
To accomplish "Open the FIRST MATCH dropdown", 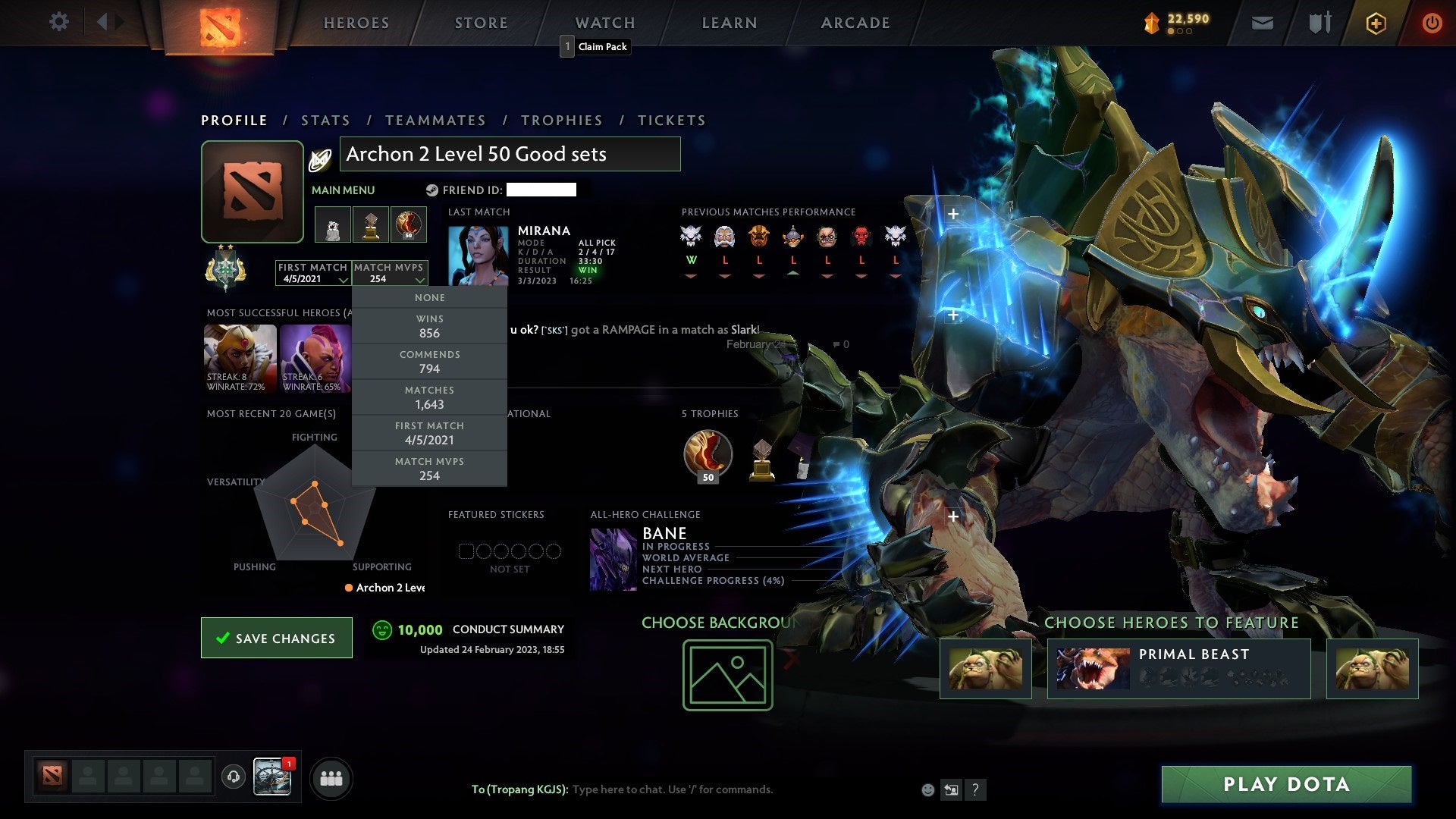I will 313,275.
